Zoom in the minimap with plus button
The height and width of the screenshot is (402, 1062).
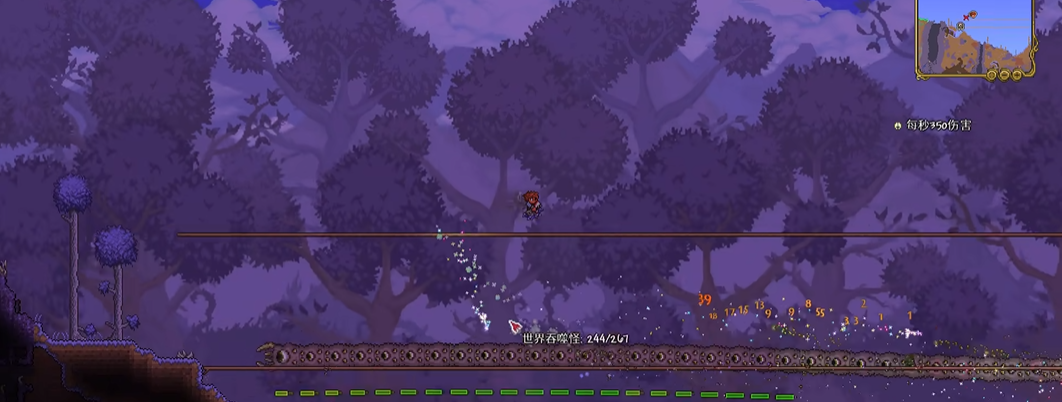(1017, 74)
